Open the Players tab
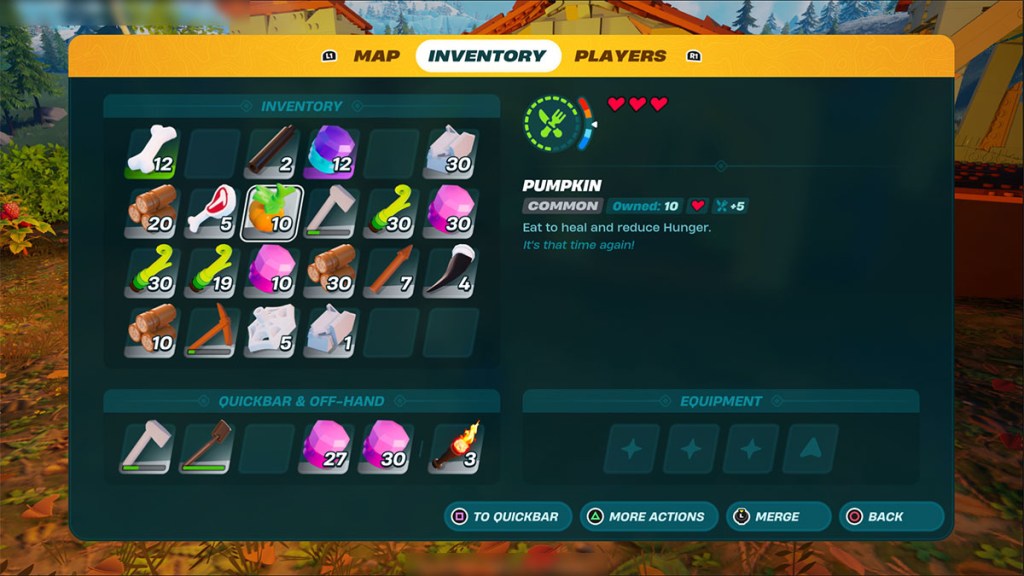The image size is (1024, 576). (620, 56)
